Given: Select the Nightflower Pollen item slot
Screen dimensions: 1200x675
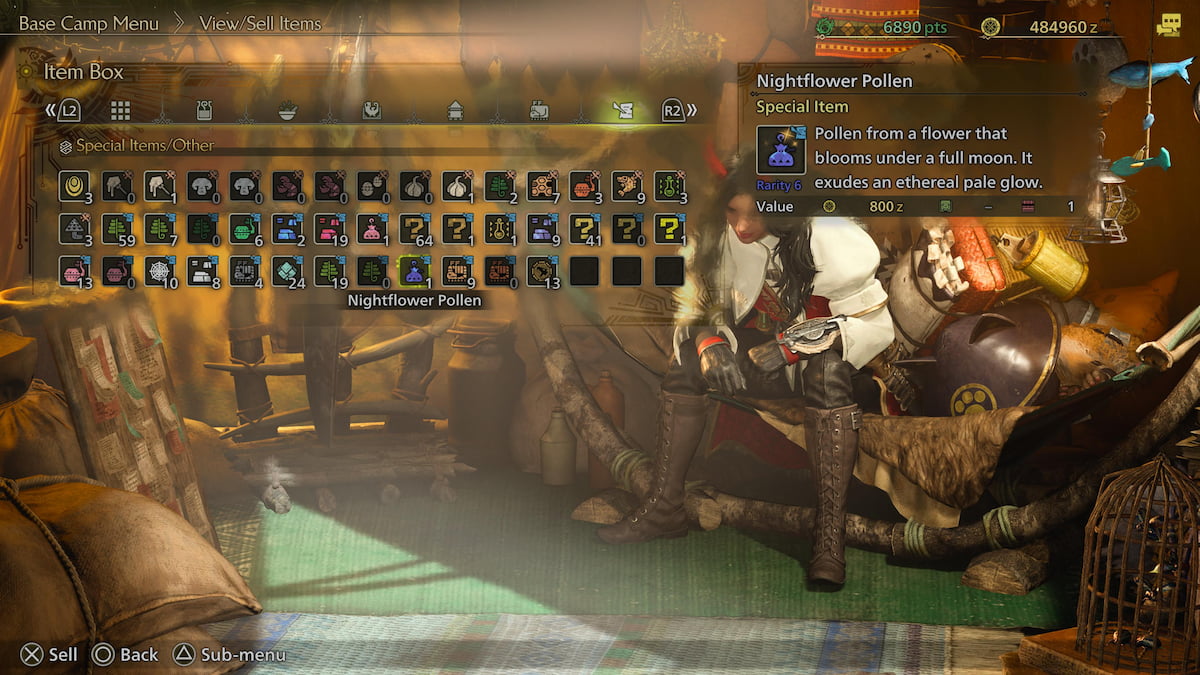Looking at the screenshot, I should pos(413,271).
